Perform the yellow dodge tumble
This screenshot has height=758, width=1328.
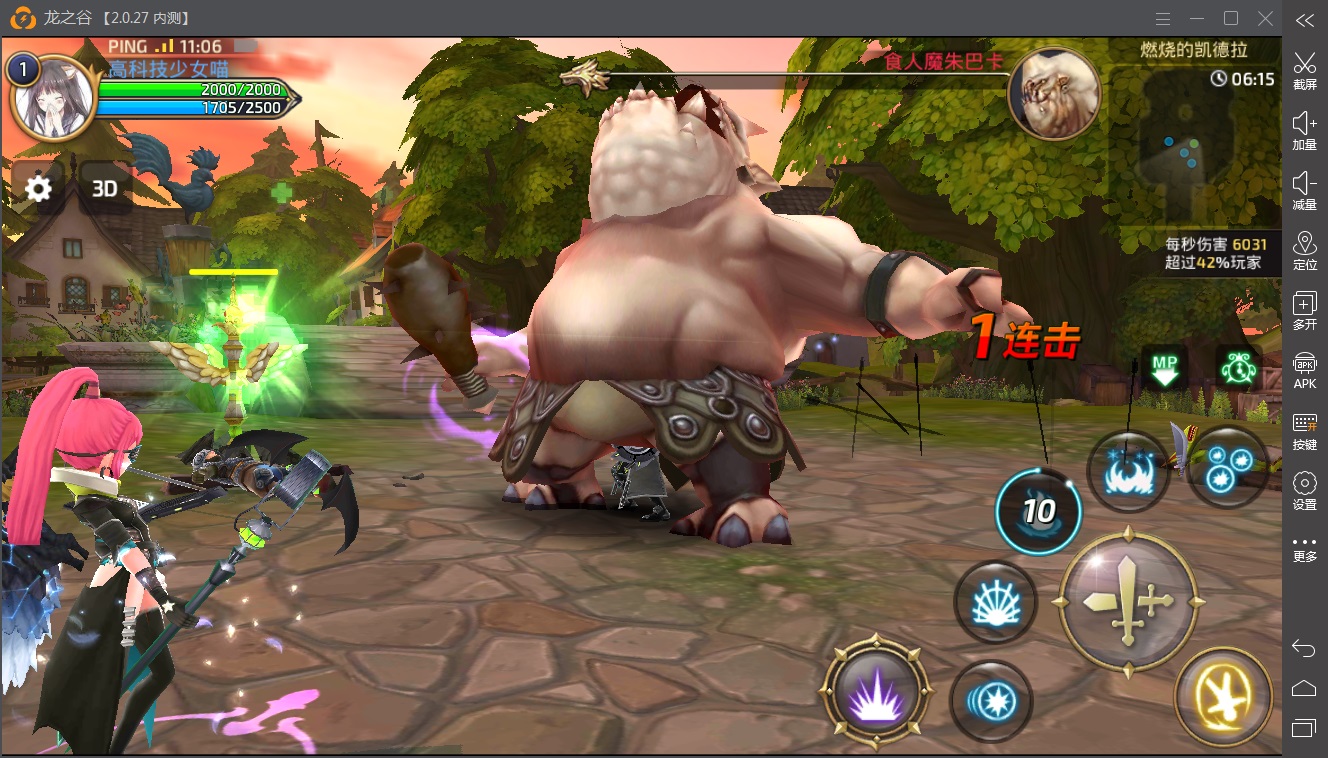1224,697
